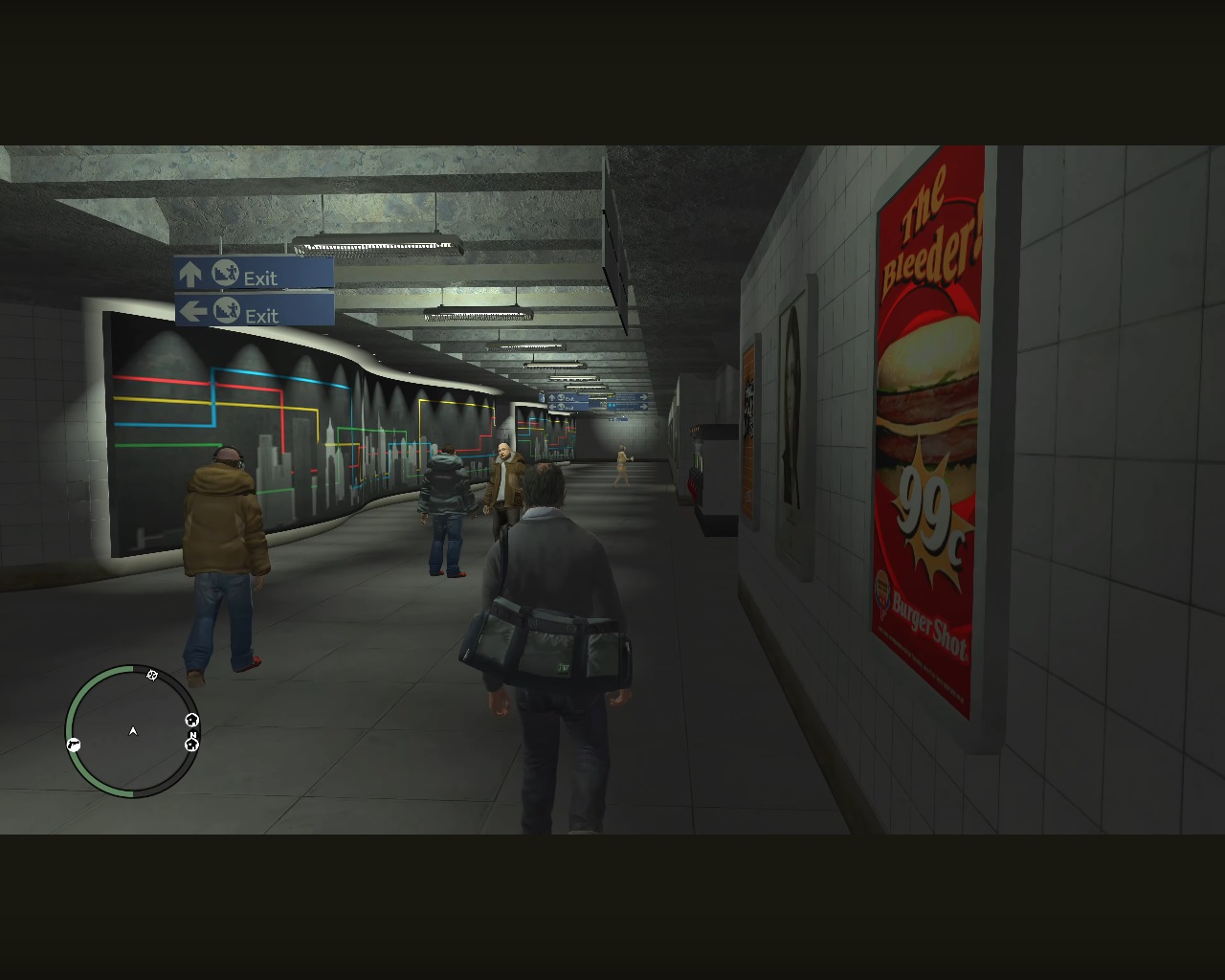Click the circular radar minimap
Viewport: 1225px width, 980px height.
(133, 731)
